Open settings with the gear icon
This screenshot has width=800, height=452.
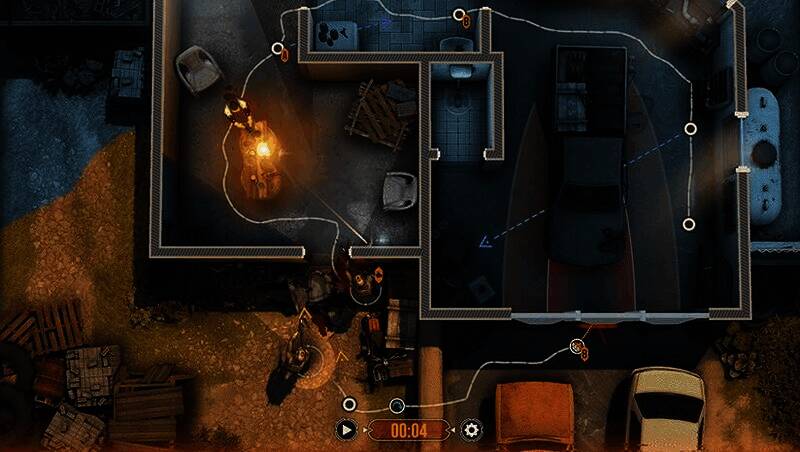[471, 430]
